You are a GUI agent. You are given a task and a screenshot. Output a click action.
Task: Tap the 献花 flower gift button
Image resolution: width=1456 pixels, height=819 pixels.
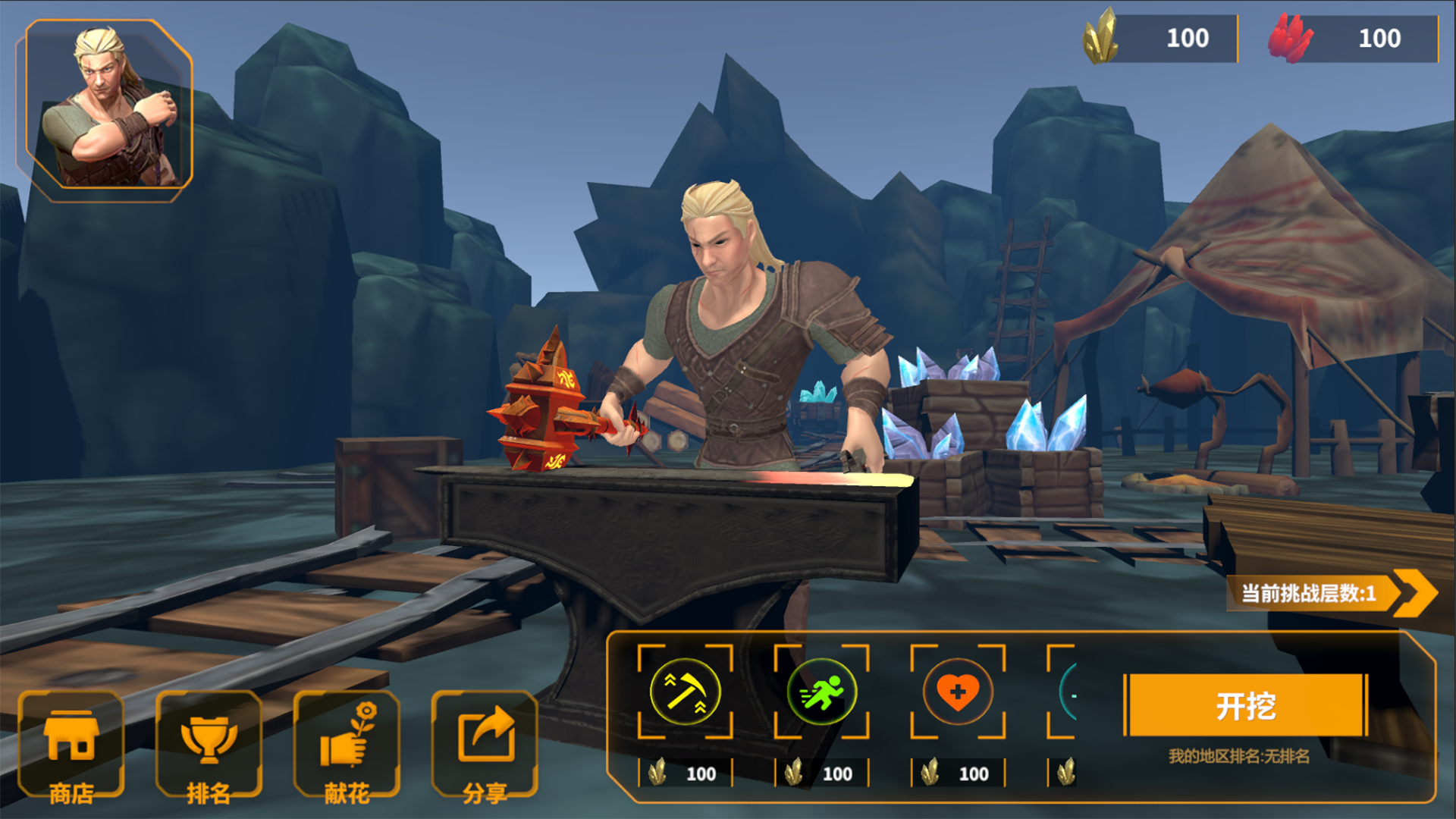click(347, 746)
